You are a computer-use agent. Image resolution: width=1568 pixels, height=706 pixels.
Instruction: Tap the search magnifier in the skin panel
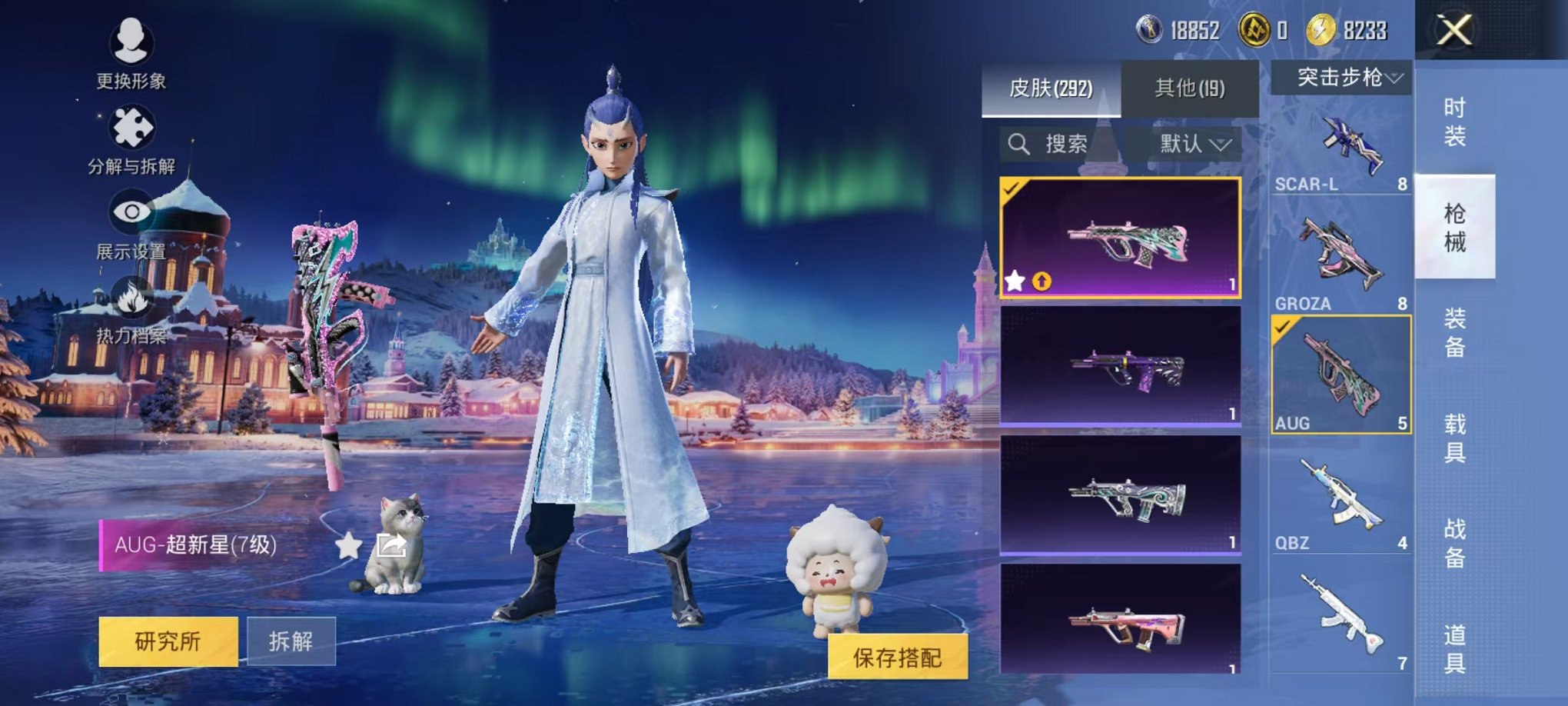click(1018, 142)
